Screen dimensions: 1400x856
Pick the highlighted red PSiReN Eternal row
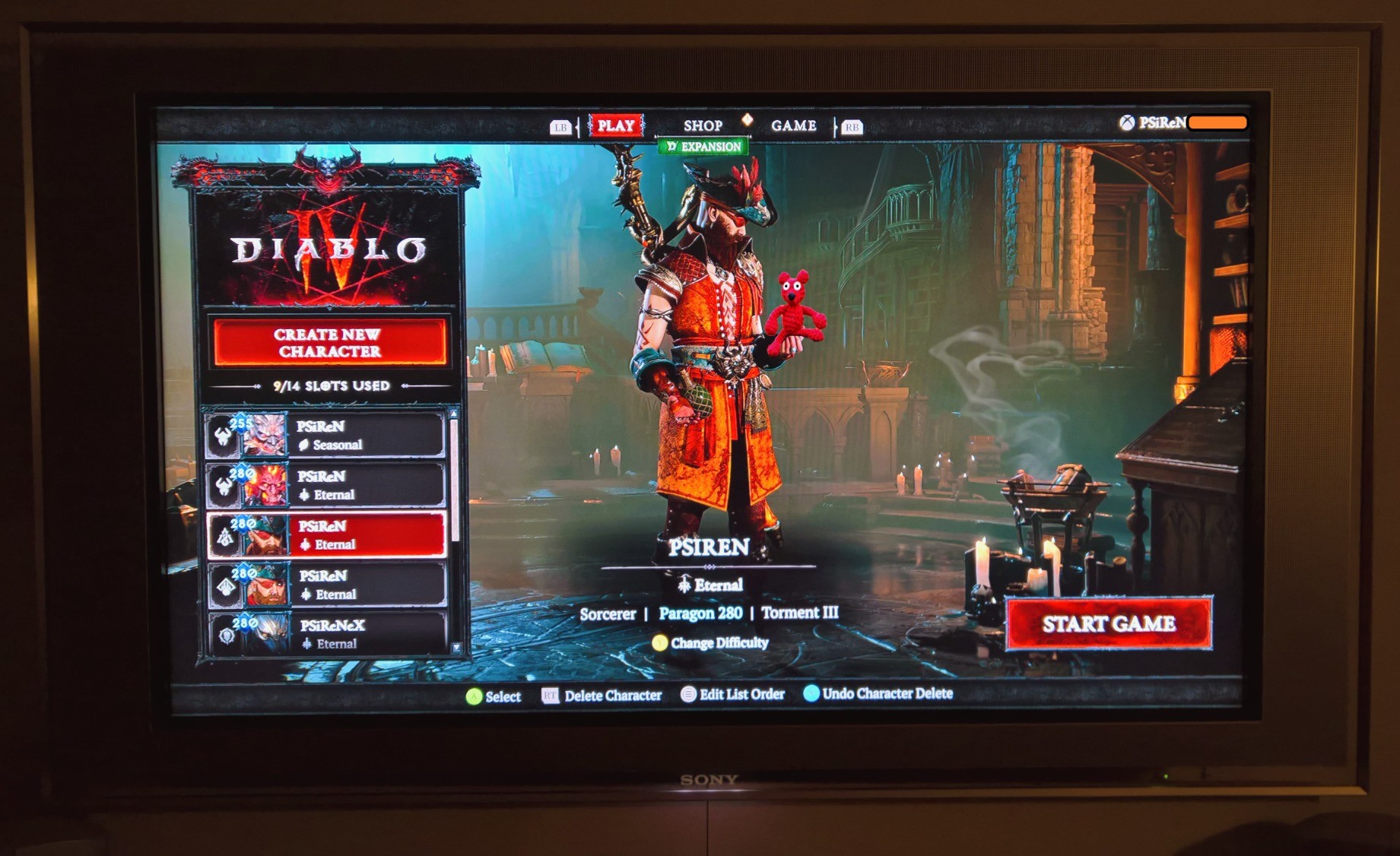(327, 535)
